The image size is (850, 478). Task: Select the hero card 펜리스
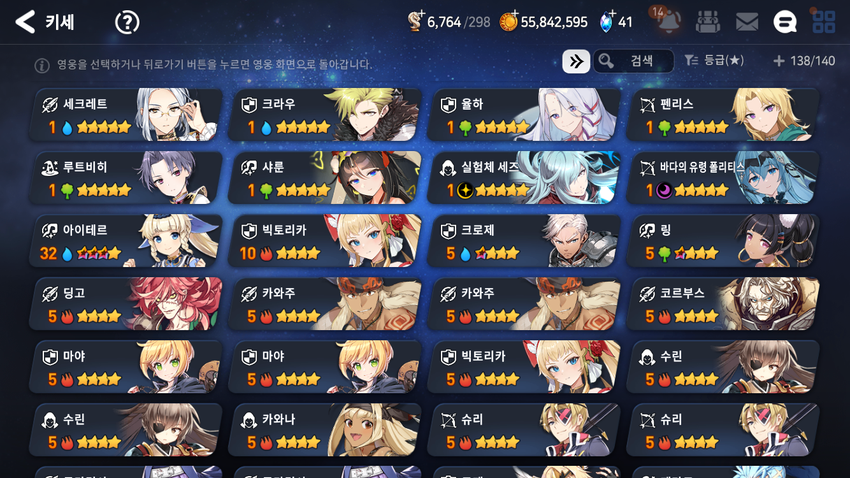[x=724, y=115]
